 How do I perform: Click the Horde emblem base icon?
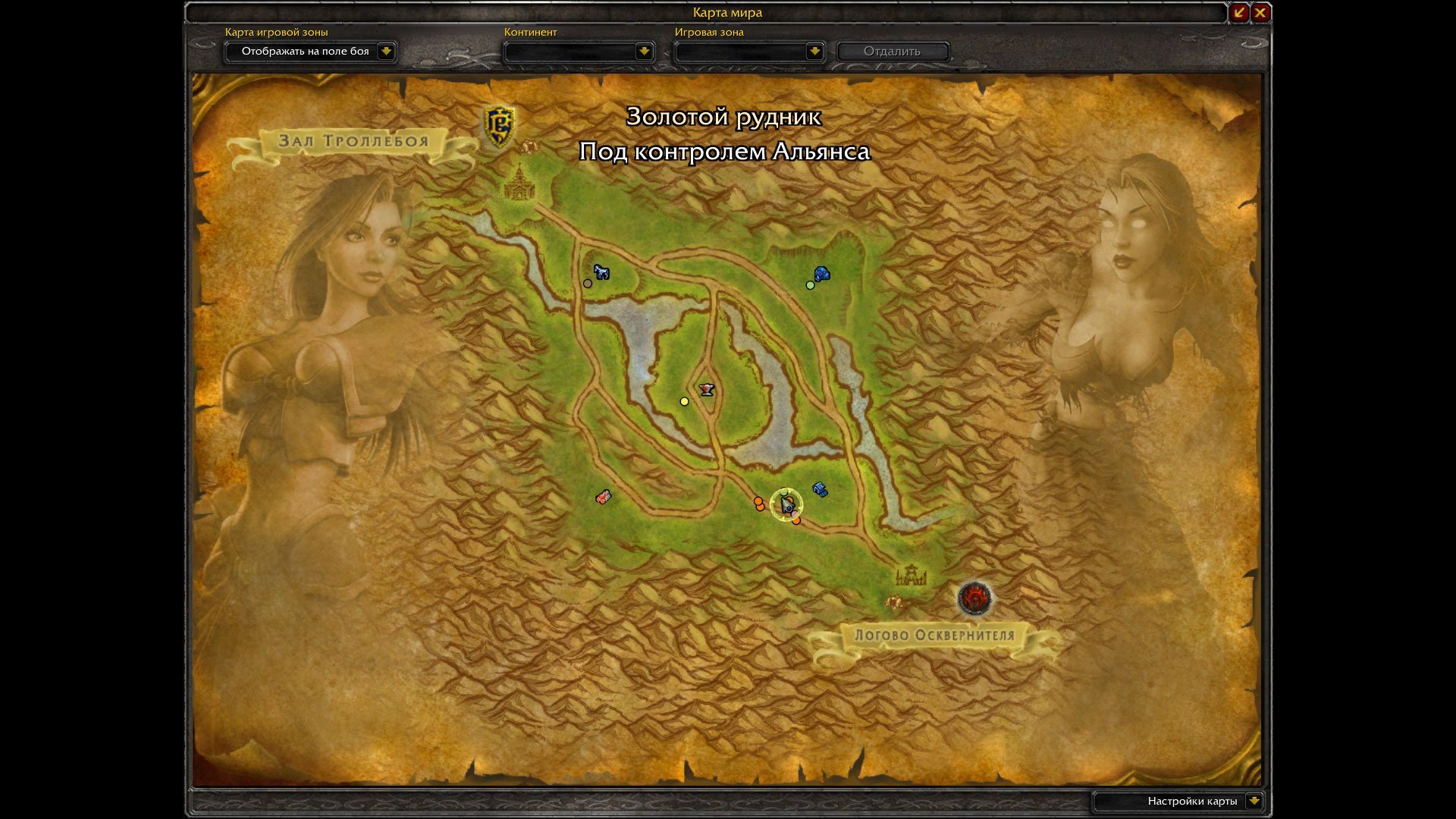974,598
